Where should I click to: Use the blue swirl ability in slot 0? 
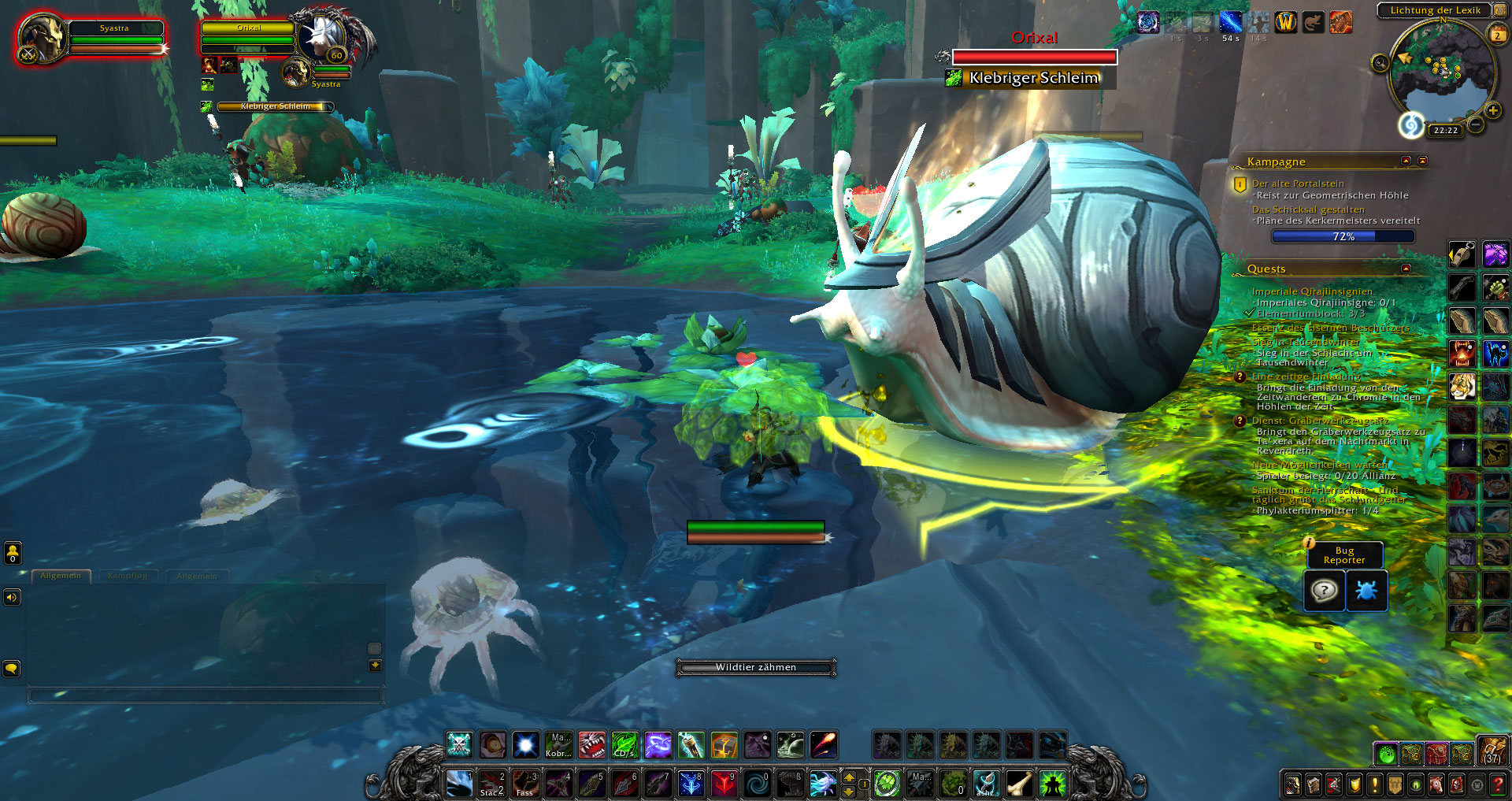click(x=758, y=783)
